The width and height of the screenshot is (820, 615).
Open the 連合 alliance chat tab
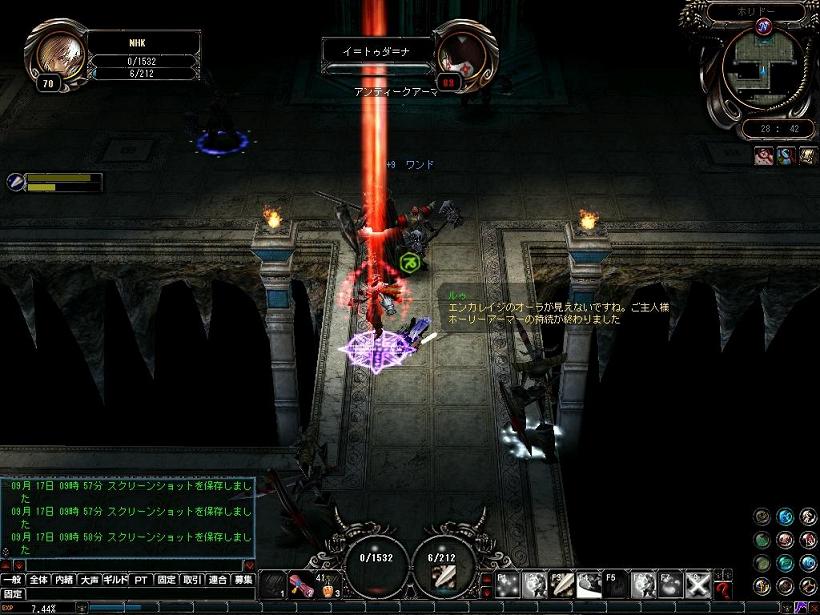218,579
